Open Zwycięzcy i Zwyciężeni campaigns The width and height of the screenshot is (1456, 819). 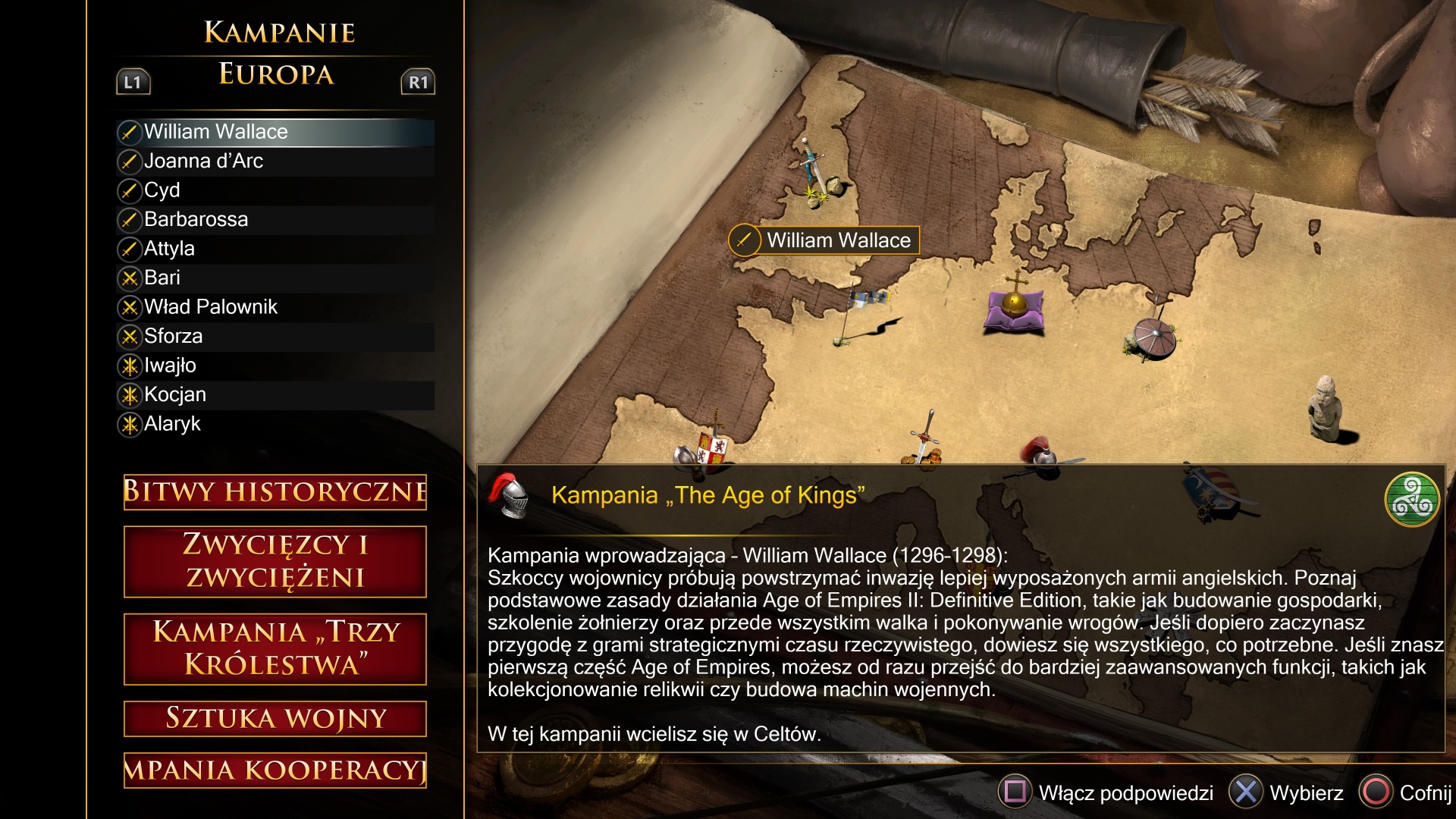coord(275,561)
